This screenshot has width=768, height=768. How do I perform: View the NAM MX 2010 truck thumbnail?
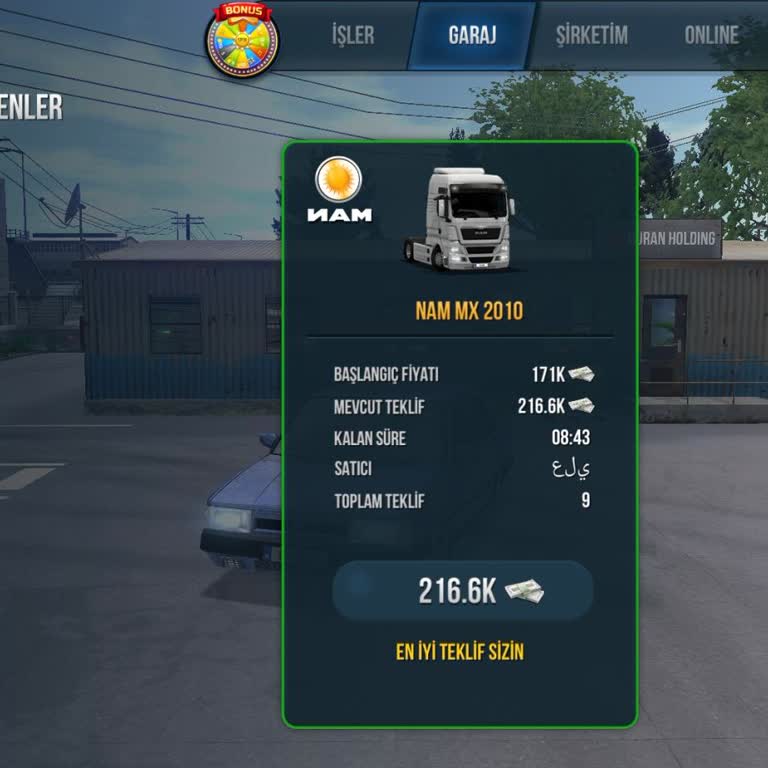tap(459, 220)
